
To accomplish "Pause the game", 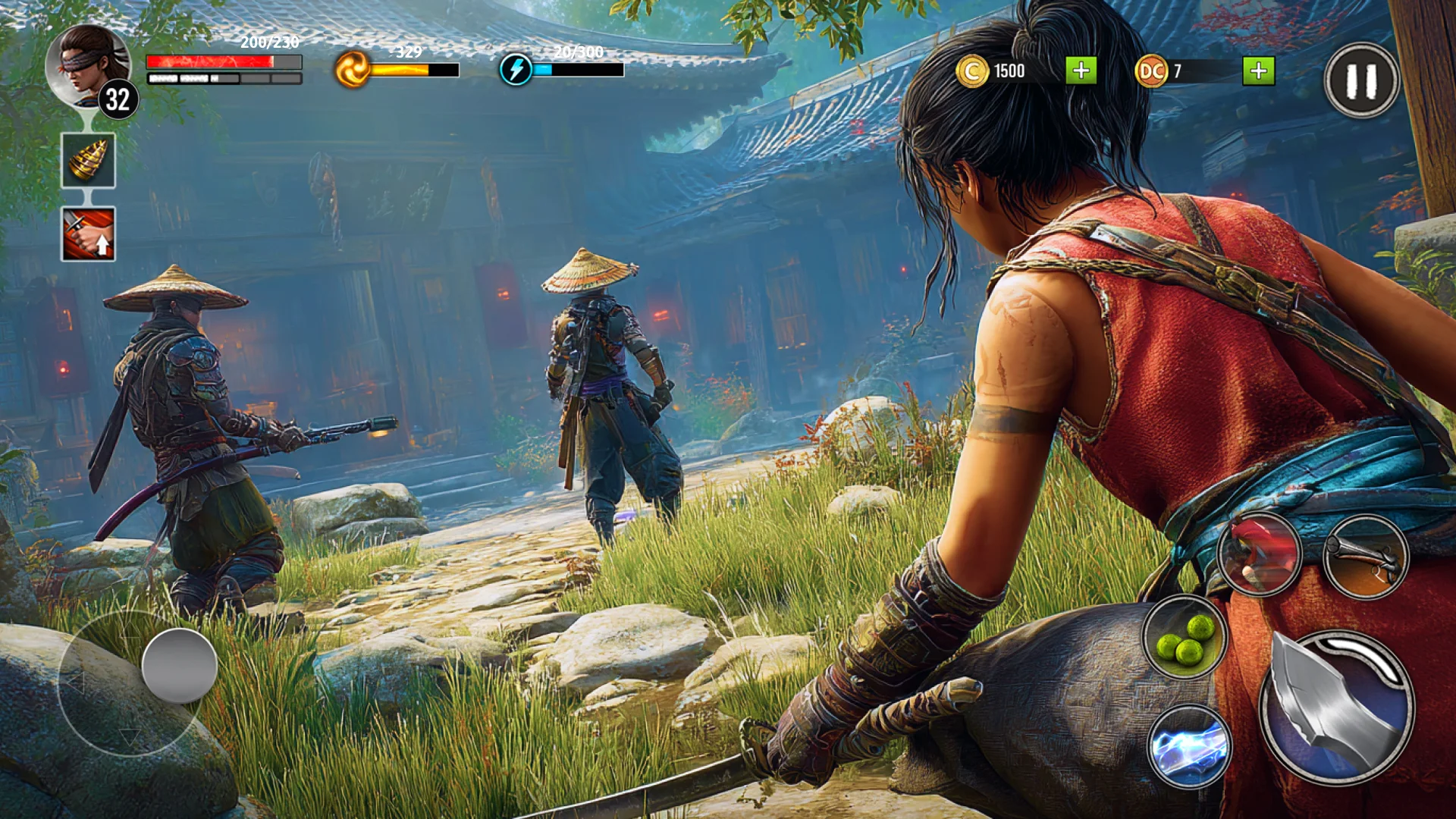I will pyautogui.click(x=1361, y=80).
